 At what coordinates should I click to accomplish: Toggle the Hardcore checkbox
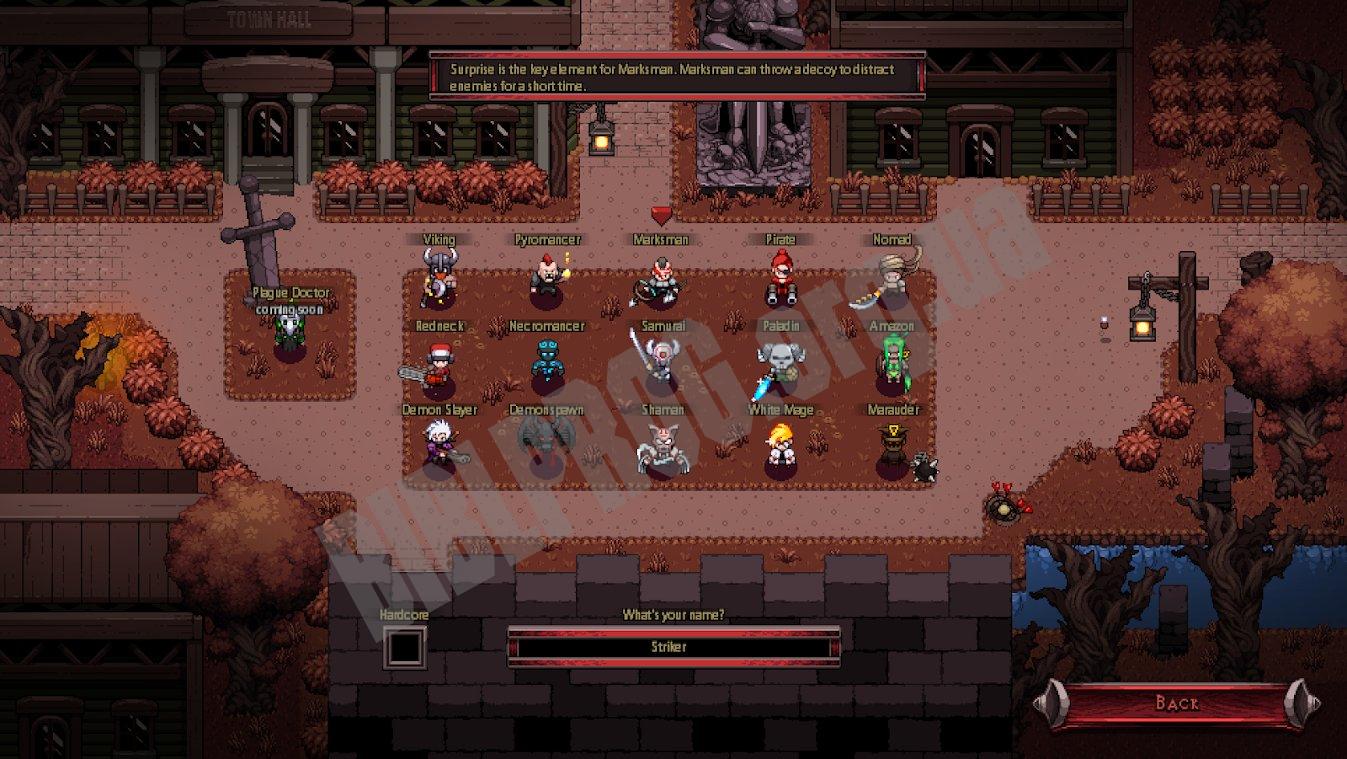[x=405, y=647]
